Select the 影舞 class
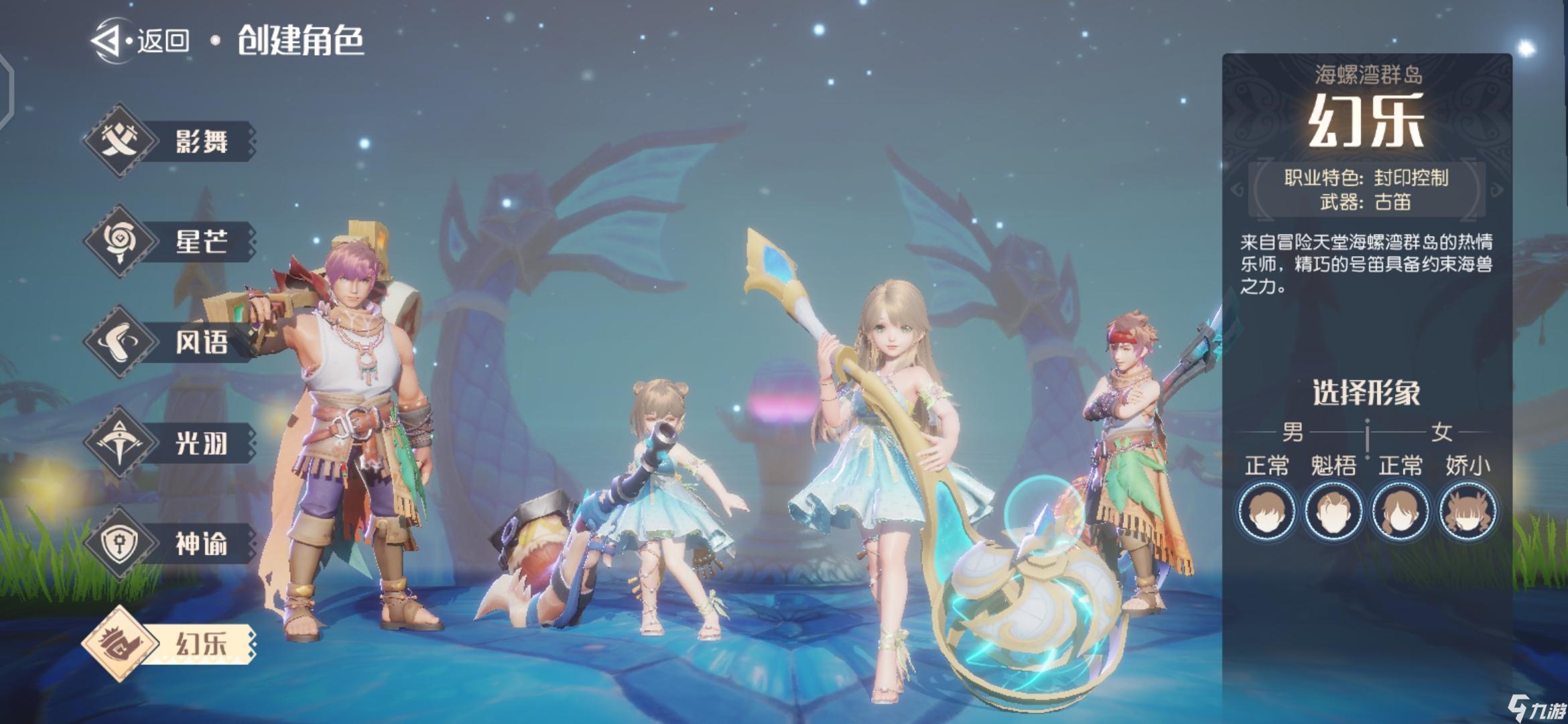 171,141
